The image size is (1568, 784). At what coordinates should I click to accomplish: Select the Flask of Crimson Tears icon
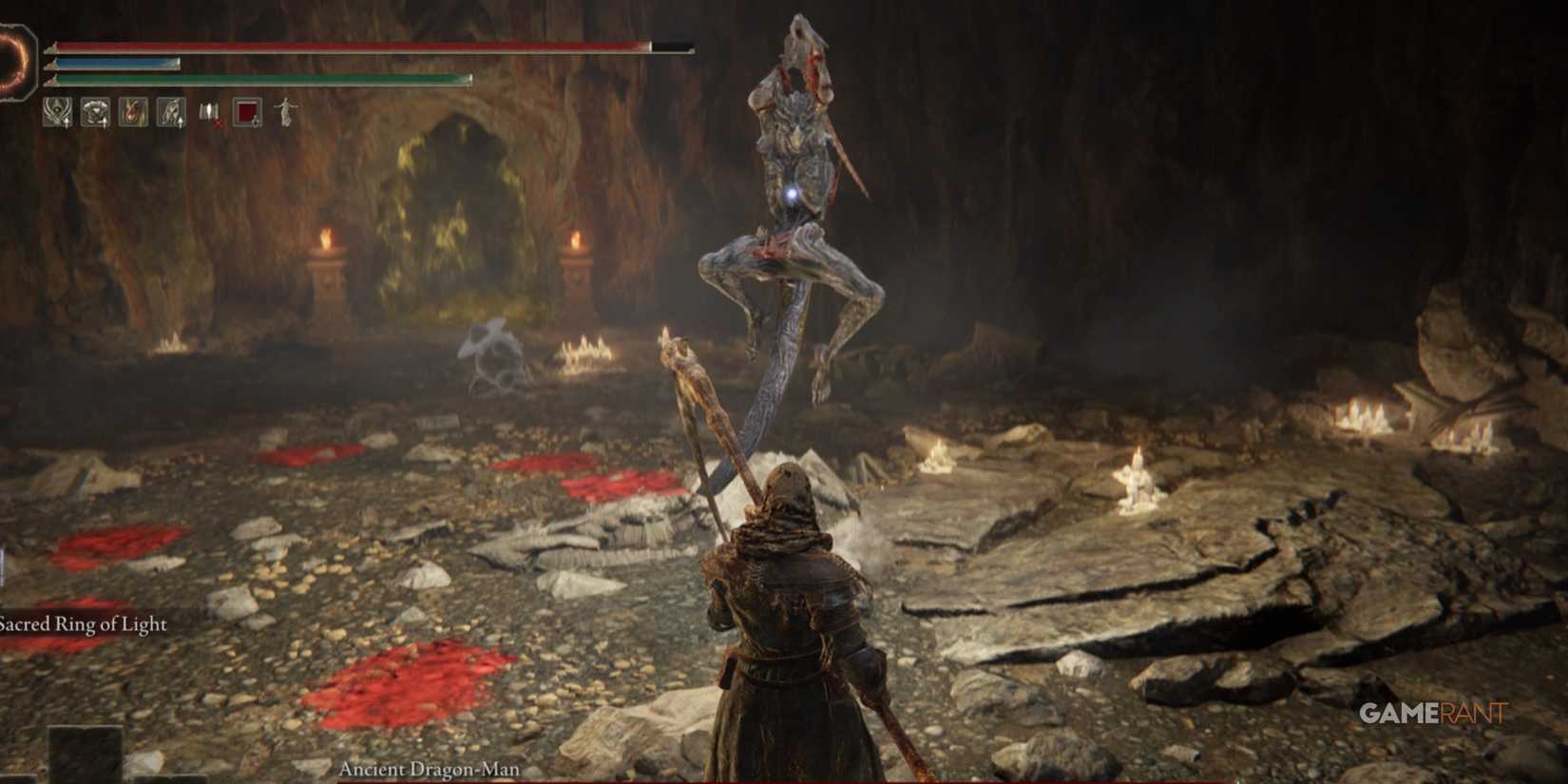click(x=134, y=111)
